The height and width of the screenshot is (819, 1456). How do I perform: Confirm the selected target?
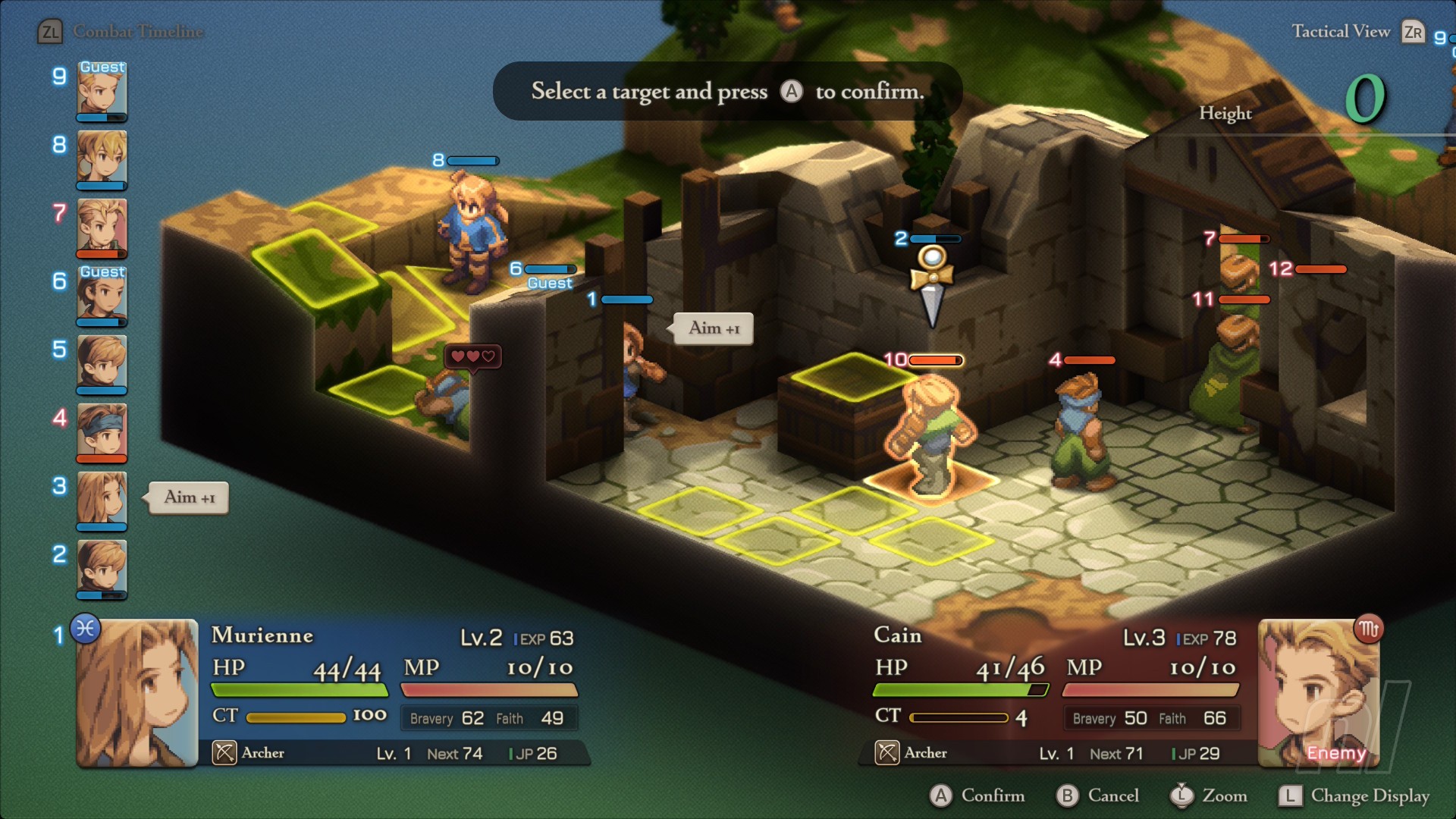tap(977, 795)
